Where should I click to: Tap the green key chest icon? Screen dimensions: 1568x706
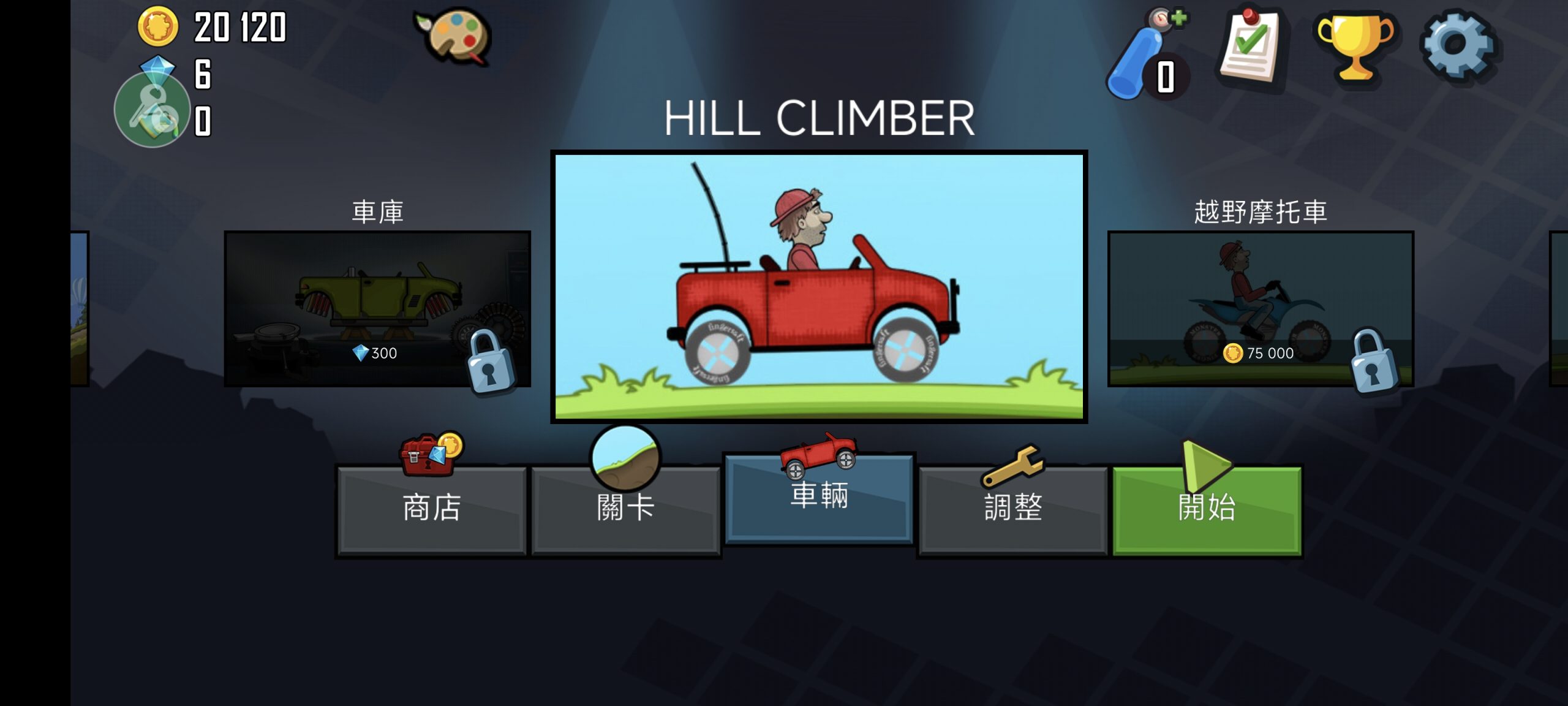pos(152,111)
